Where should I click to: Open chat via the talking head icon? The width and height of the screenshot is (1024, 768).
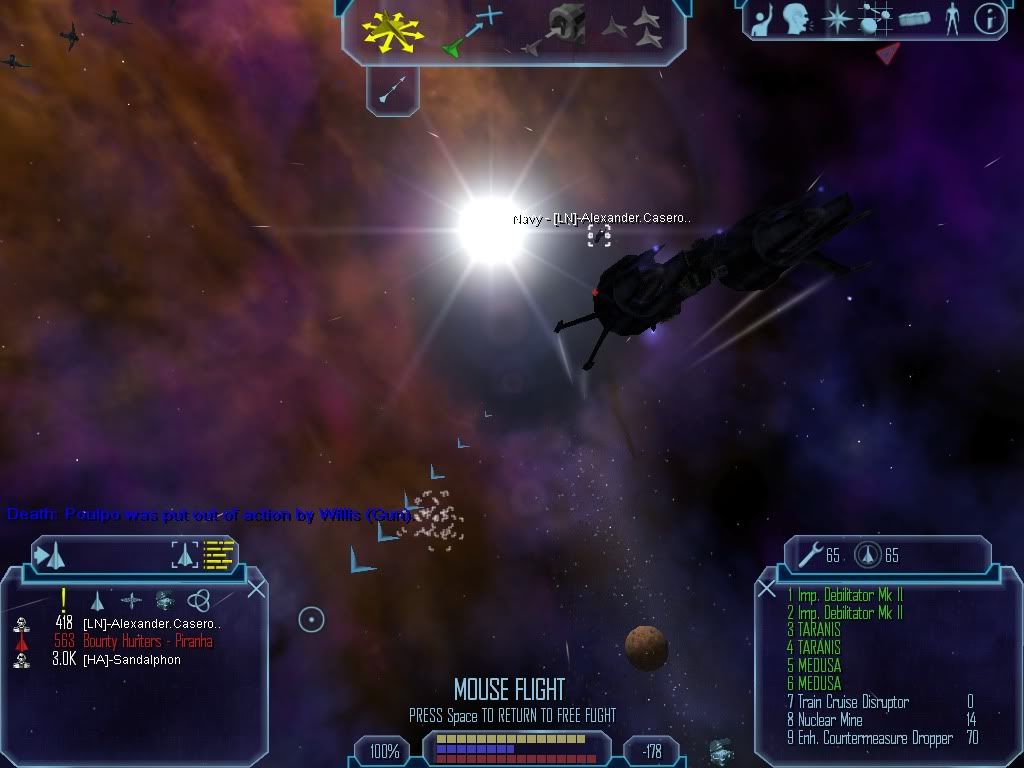(x=796, y=19)
